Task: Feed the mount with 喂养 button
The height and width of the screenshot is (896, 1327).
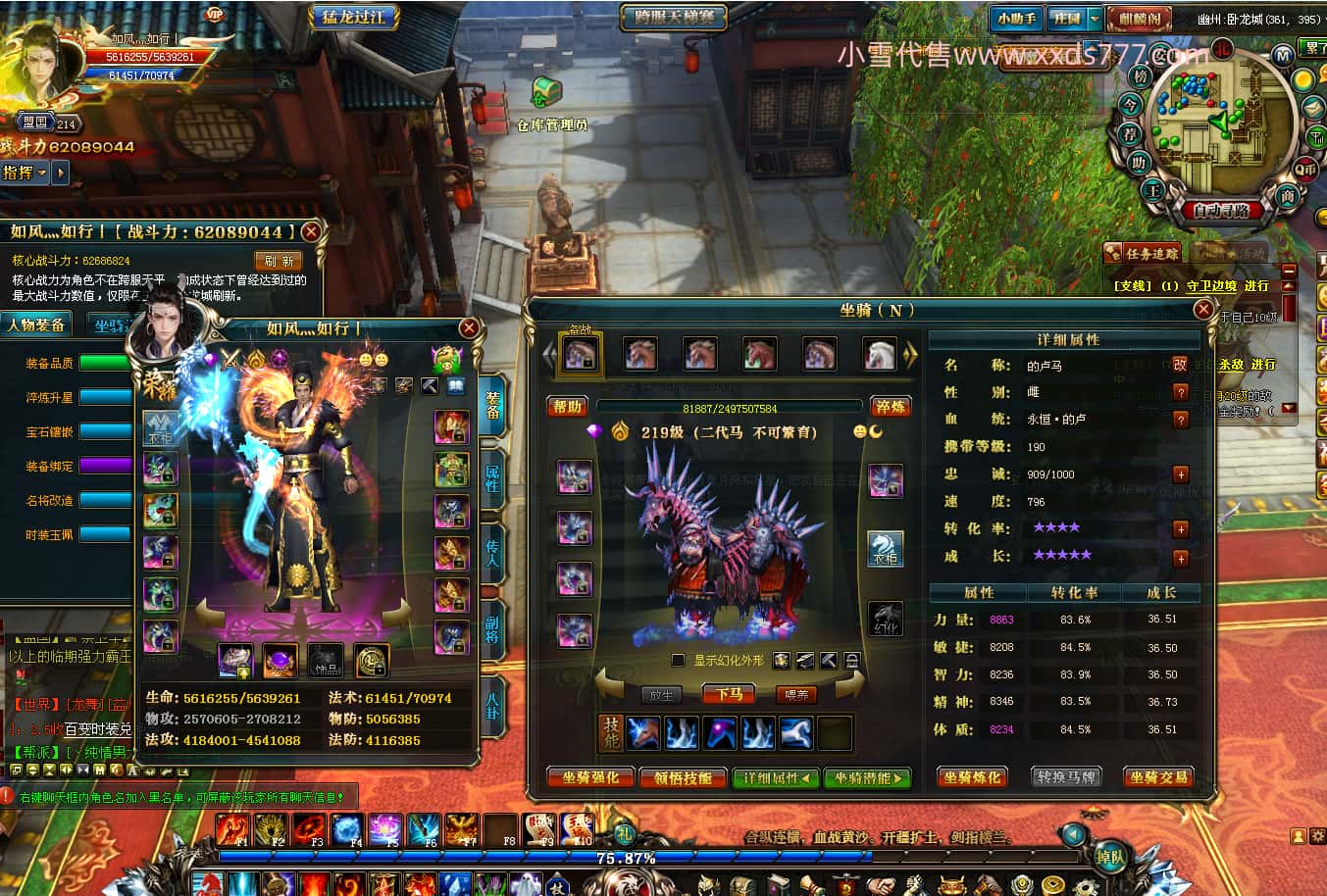Action: tap(797, 694)
